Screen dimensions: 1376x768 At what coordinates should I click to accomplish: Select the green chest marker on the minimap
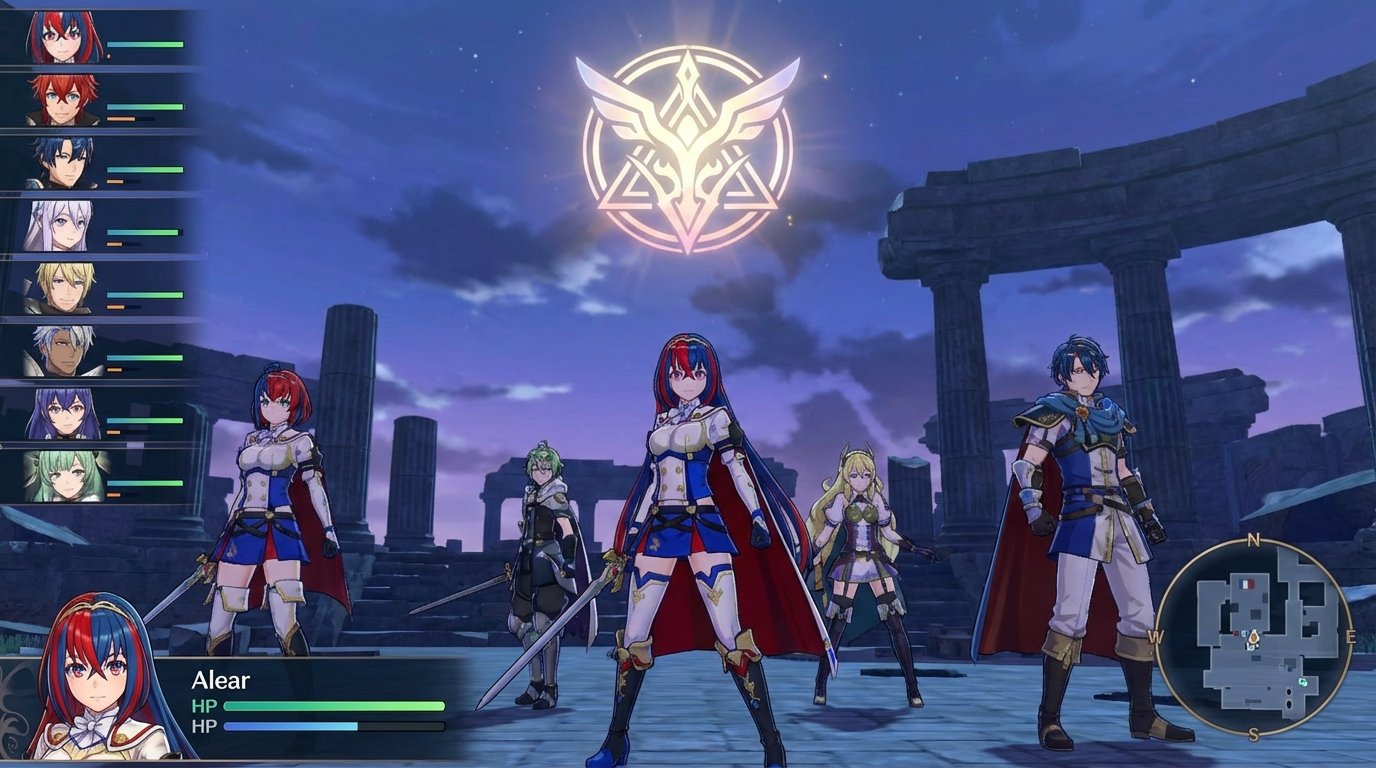point(1303,682)
